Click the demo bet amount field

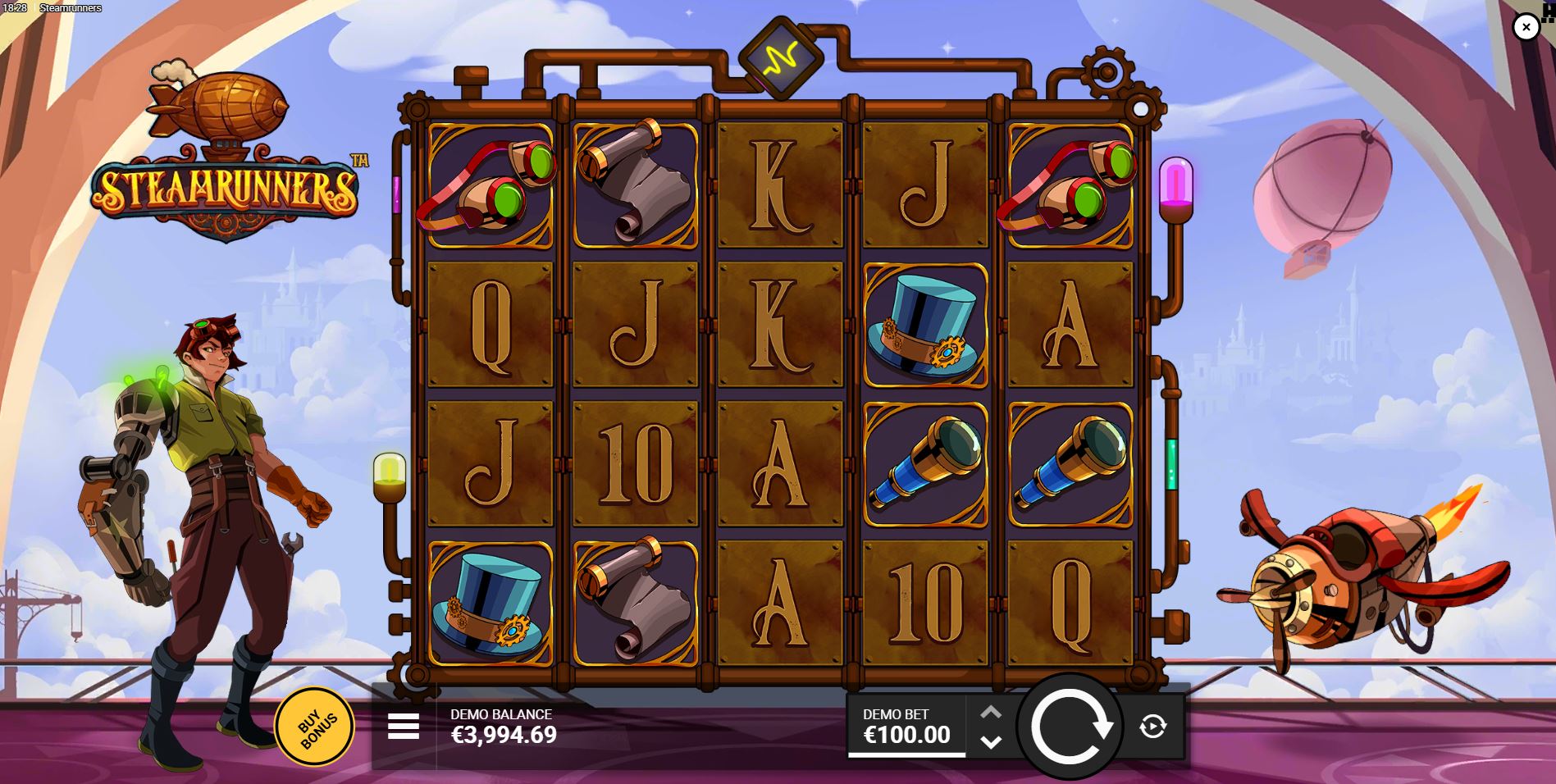point(905,736)
